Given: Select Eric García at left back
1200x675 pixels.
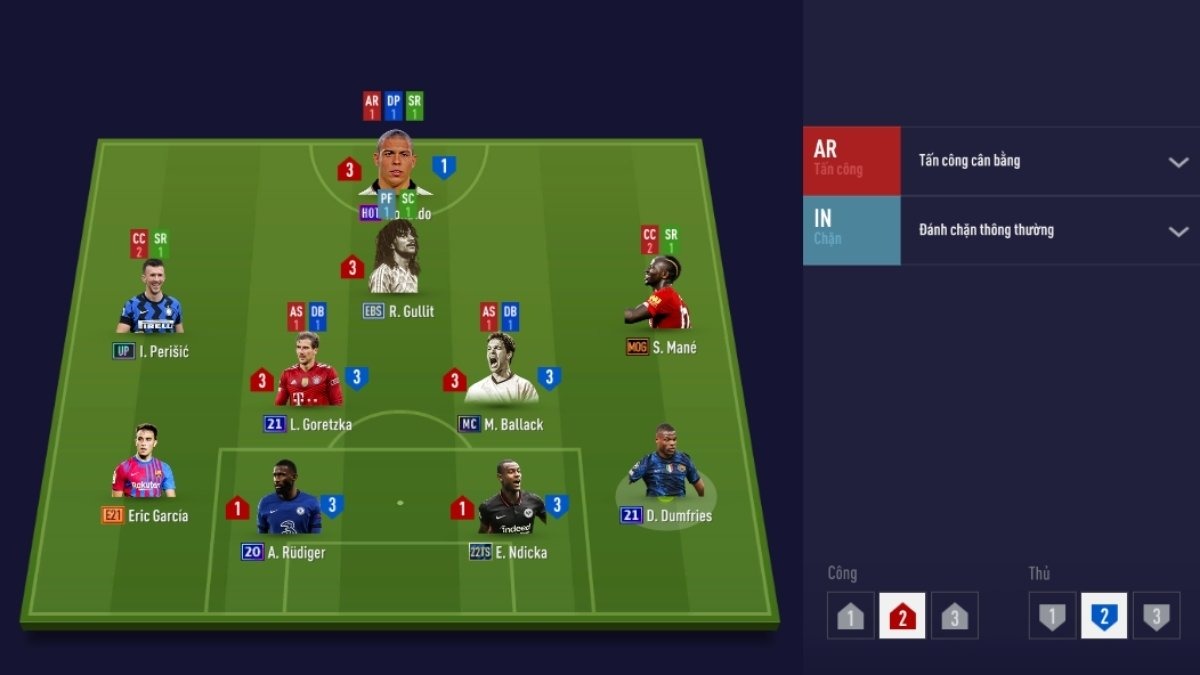Looking at the screenshot, I should (145, 464).
